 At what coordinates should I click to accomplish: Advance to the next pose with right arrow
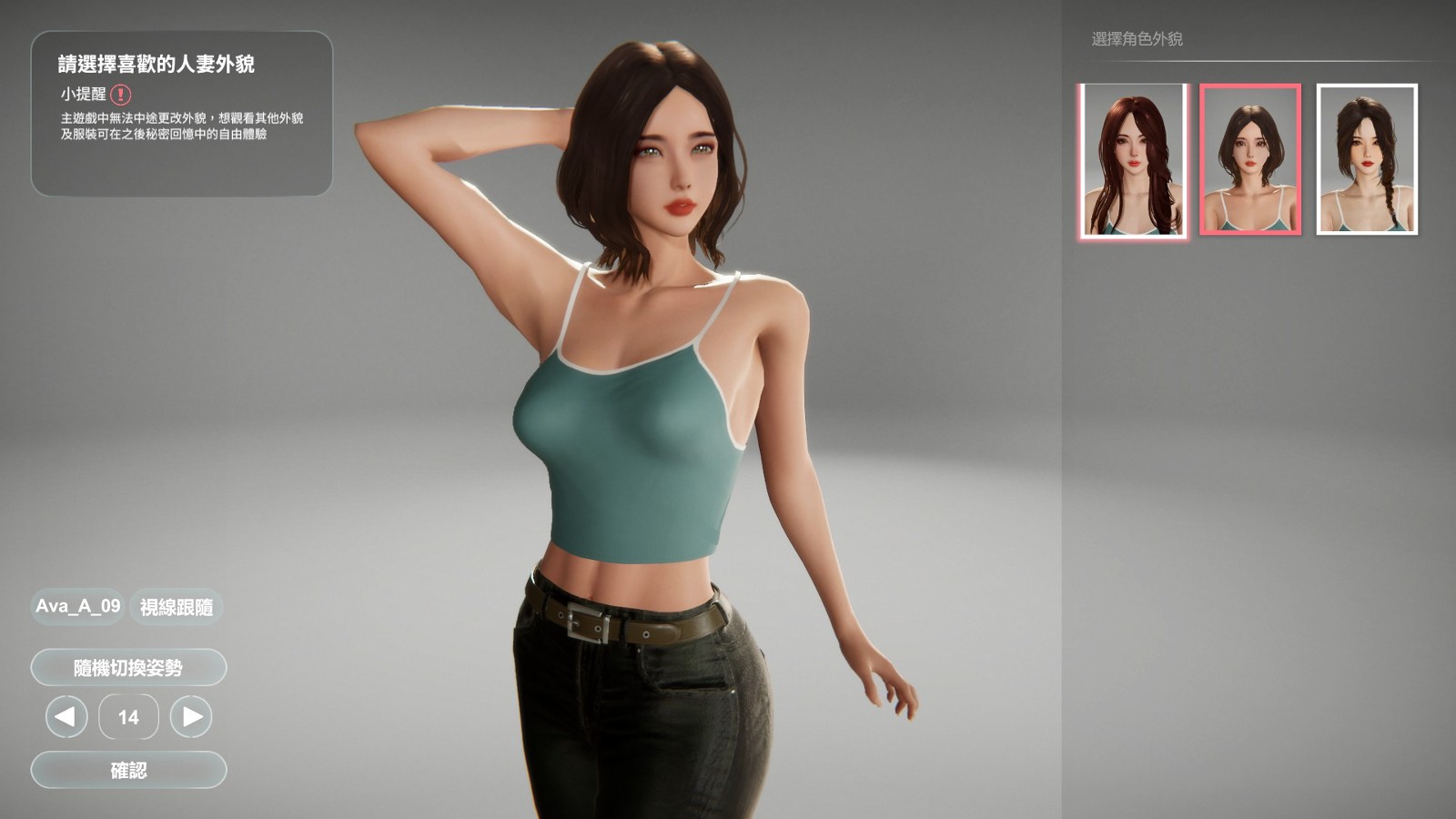pos(191,717)
